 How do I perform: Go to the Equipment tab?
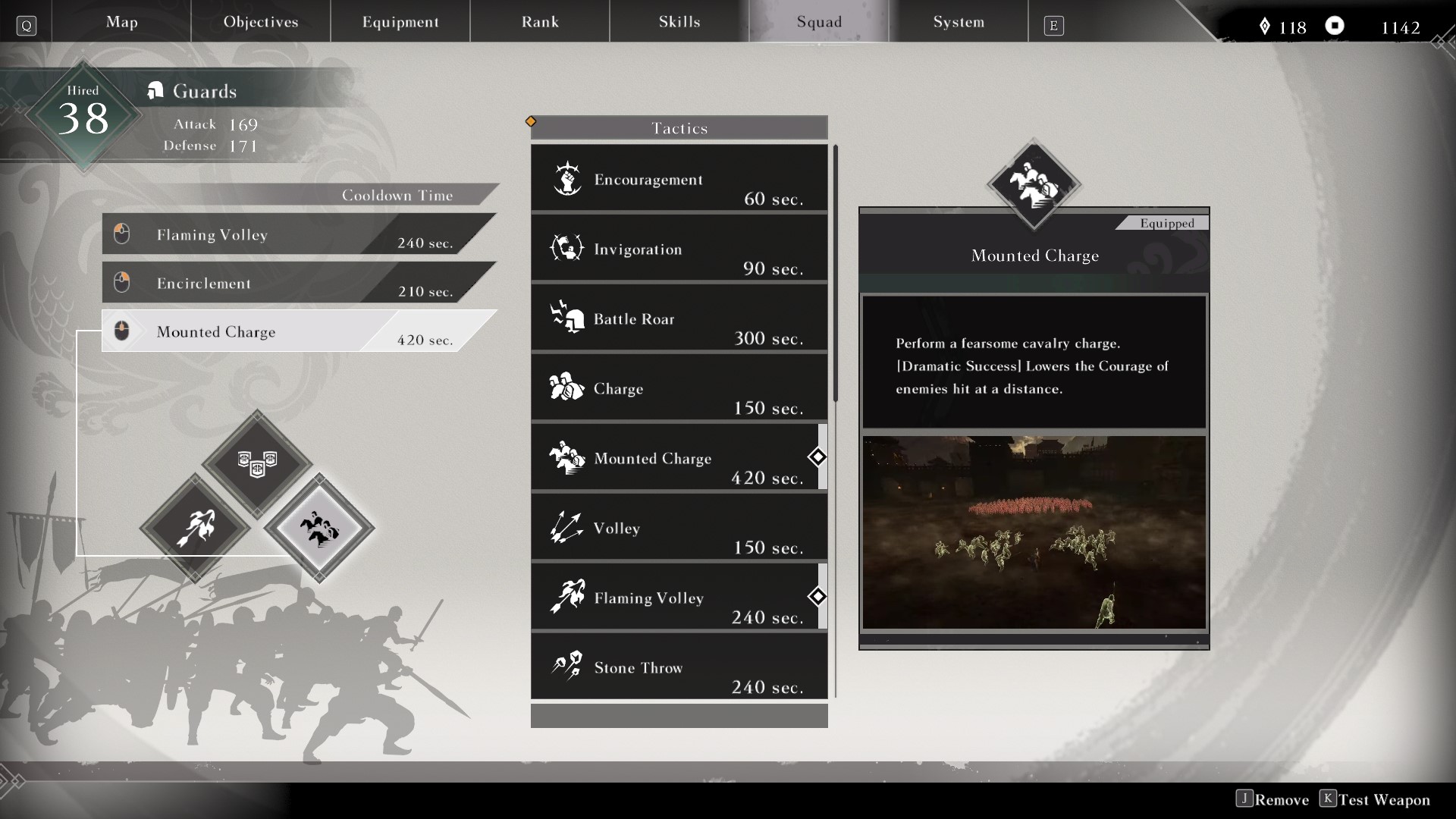point(400,22)
